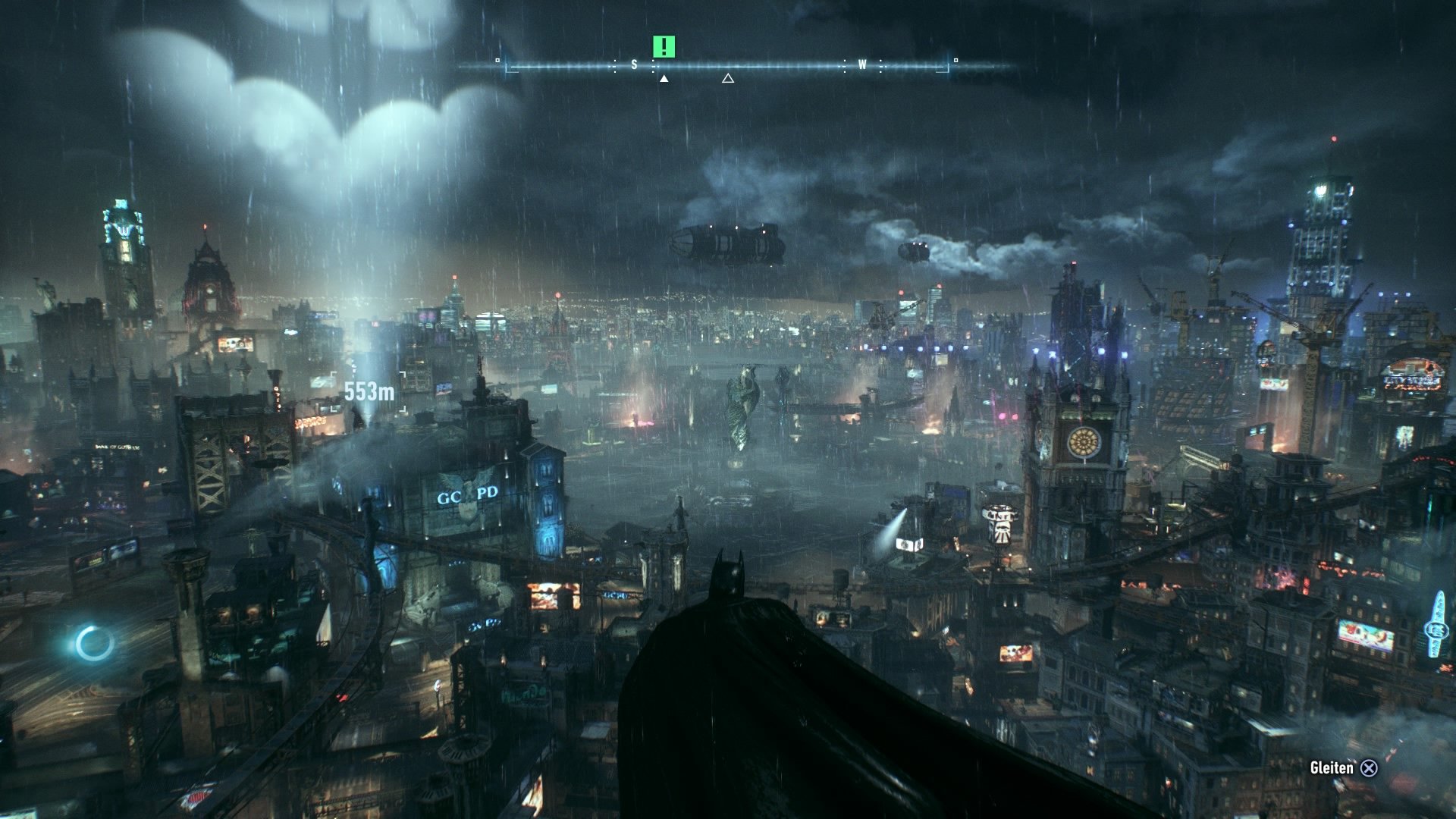Toggle the right square endpoint of the compass

coord(955,58)
